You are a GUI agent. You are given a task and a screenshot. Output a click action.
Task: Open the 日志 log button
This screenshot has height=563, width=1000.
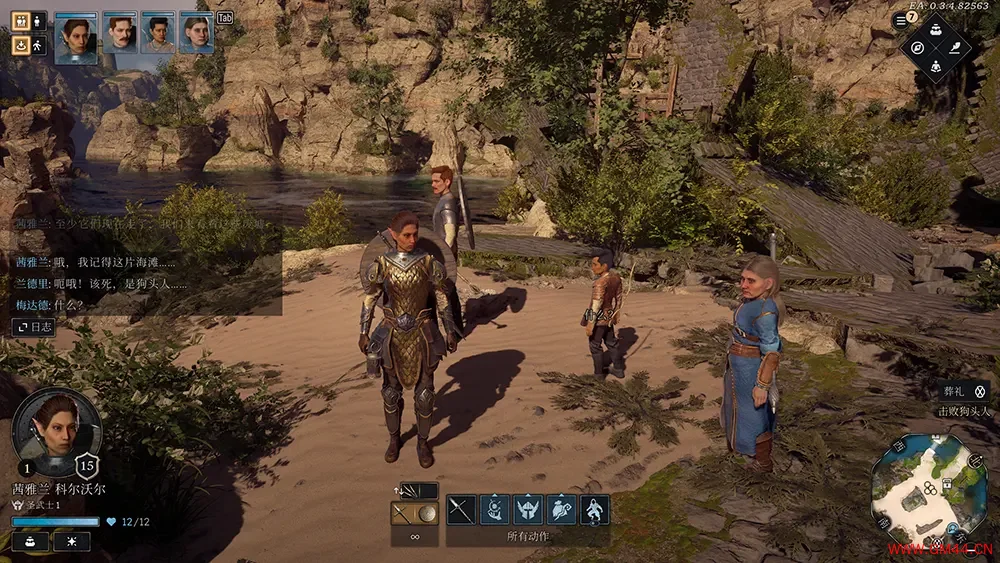[x=34, y=327]
